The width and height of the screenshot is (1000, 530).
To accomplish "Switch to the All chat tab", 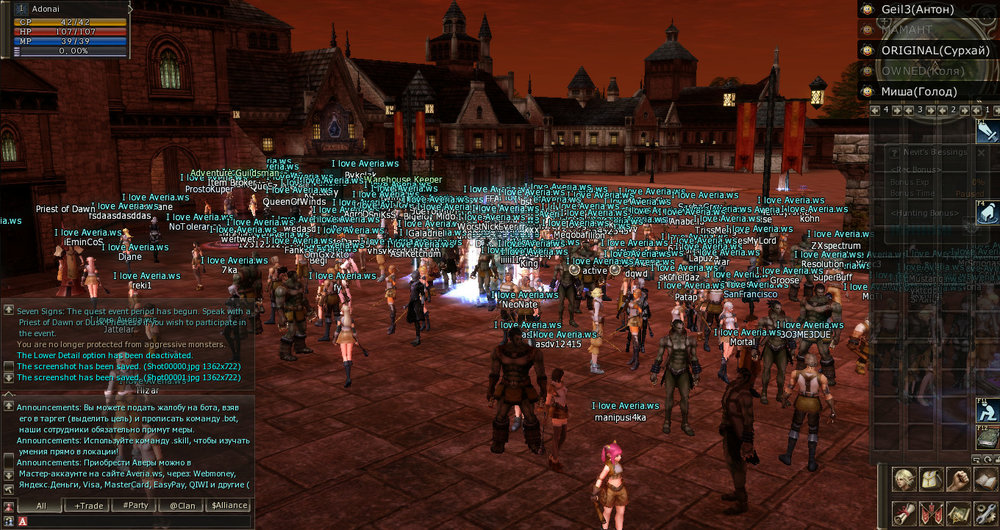I will [40, 506].
